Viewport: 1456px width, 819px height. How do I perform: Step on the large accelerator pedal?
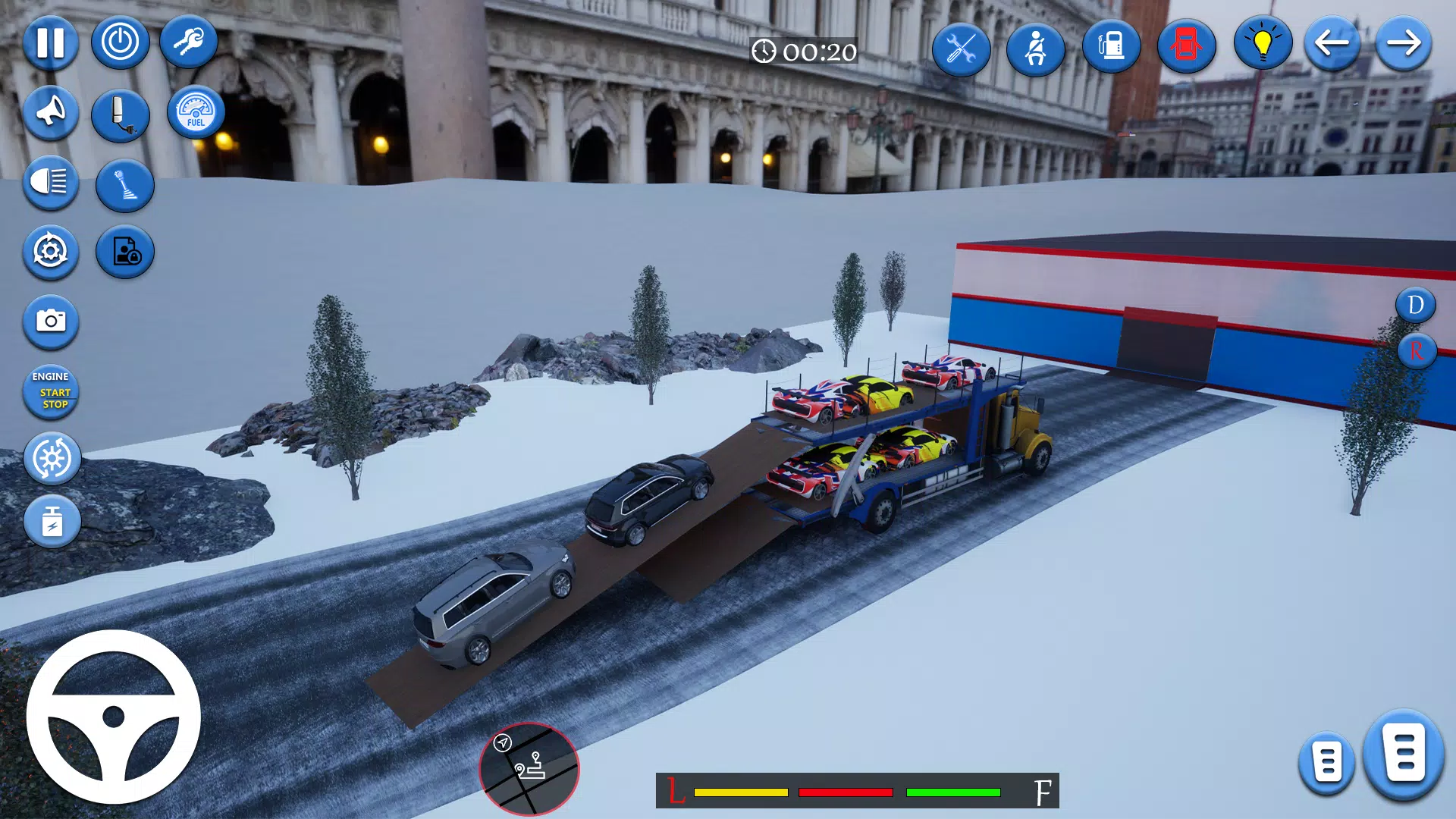tap(1403, 754)
